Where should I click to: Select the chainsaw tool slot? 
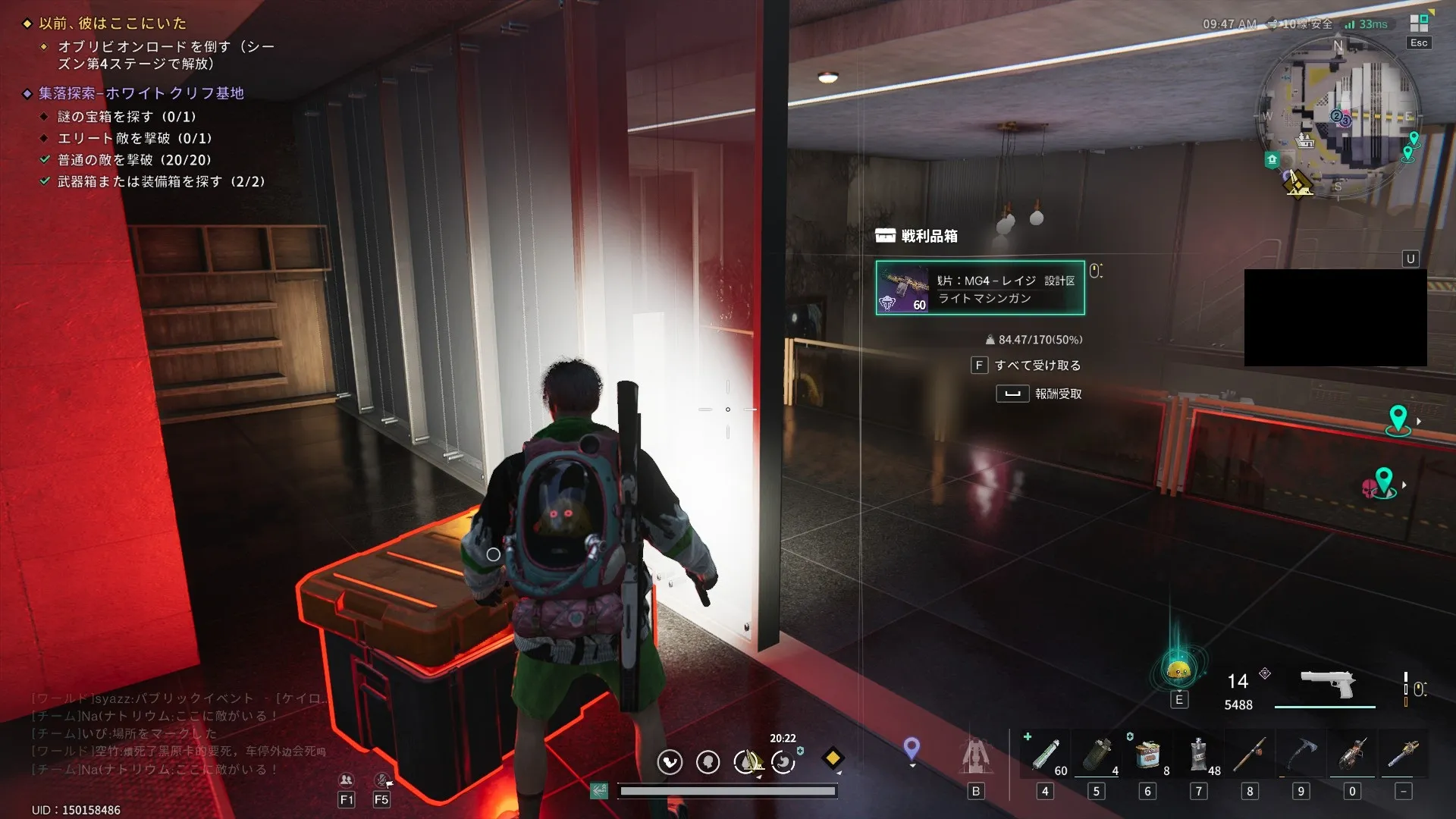tap(1352, 756)
